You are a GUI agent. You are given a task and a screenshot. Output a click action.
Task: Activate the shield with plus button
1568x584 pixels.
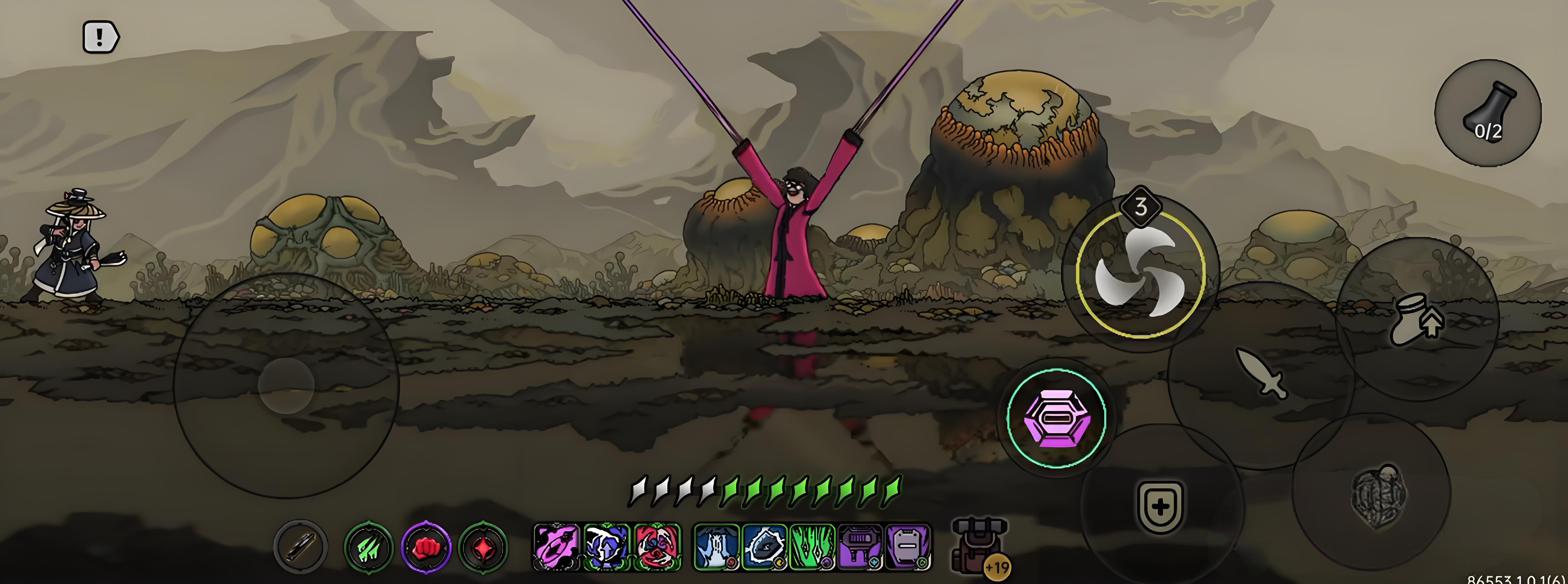click(x=1160, y=507)
